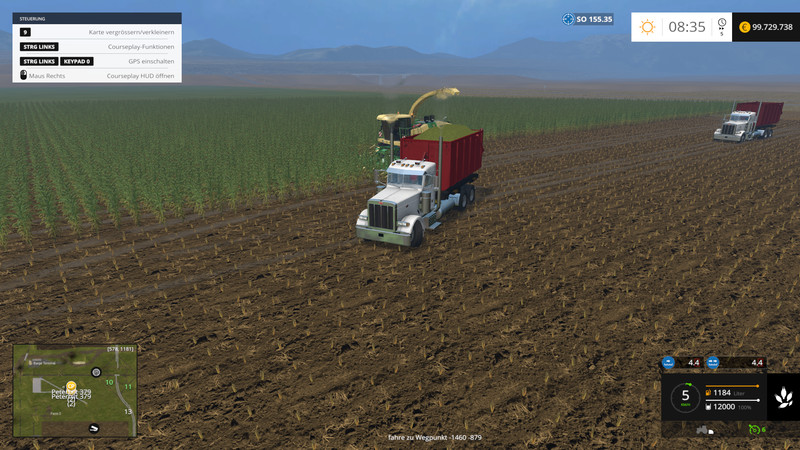Image resolution: width=800 pixels, height=450 pixels.
Task: Click the Courseplay HUD öffnen help row
Action: [97, 75]
